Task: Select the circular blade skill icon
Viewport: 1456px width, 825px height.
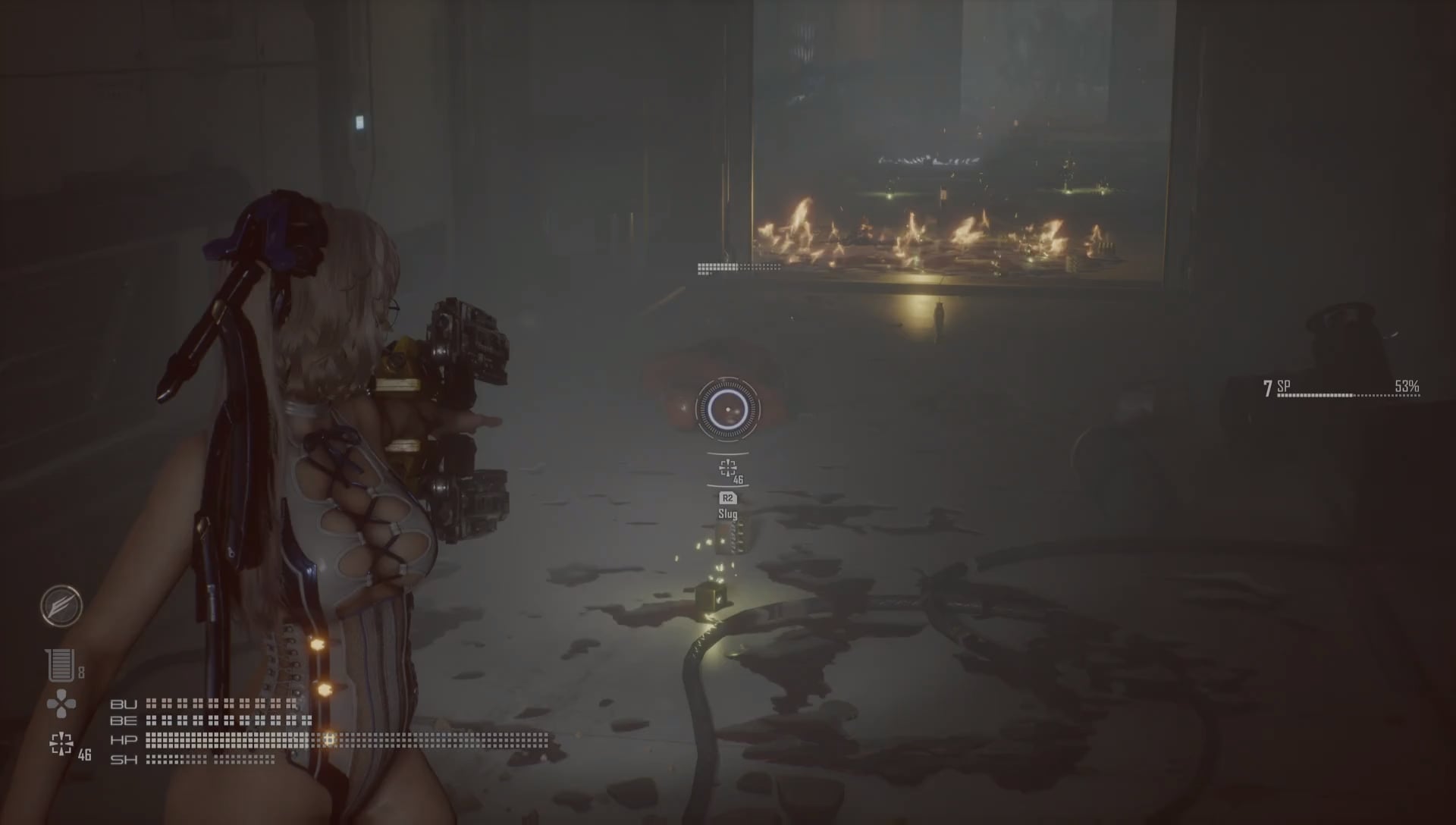Action: click(61, 606)
